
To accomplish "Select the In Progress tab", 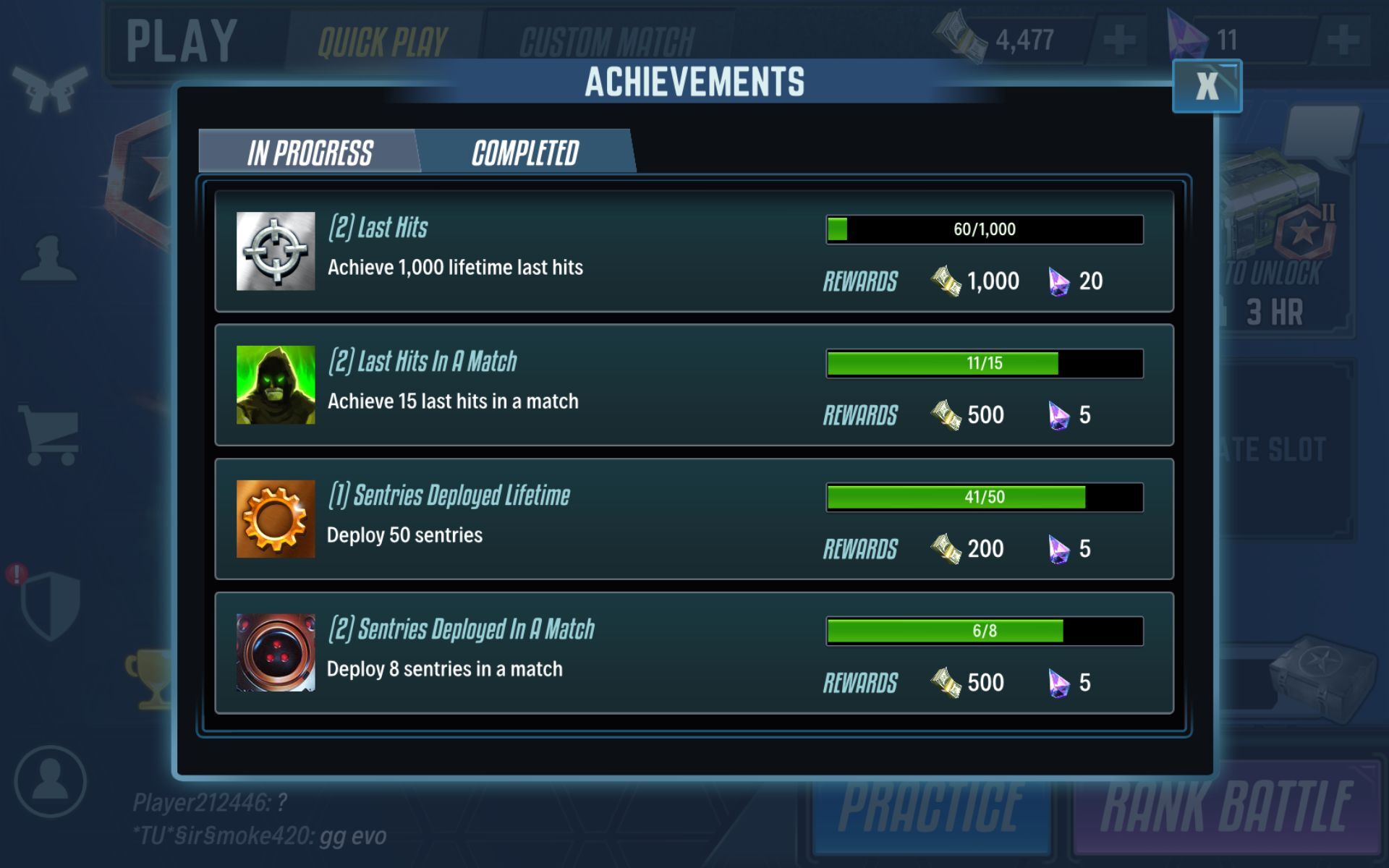I will (310, 153).
